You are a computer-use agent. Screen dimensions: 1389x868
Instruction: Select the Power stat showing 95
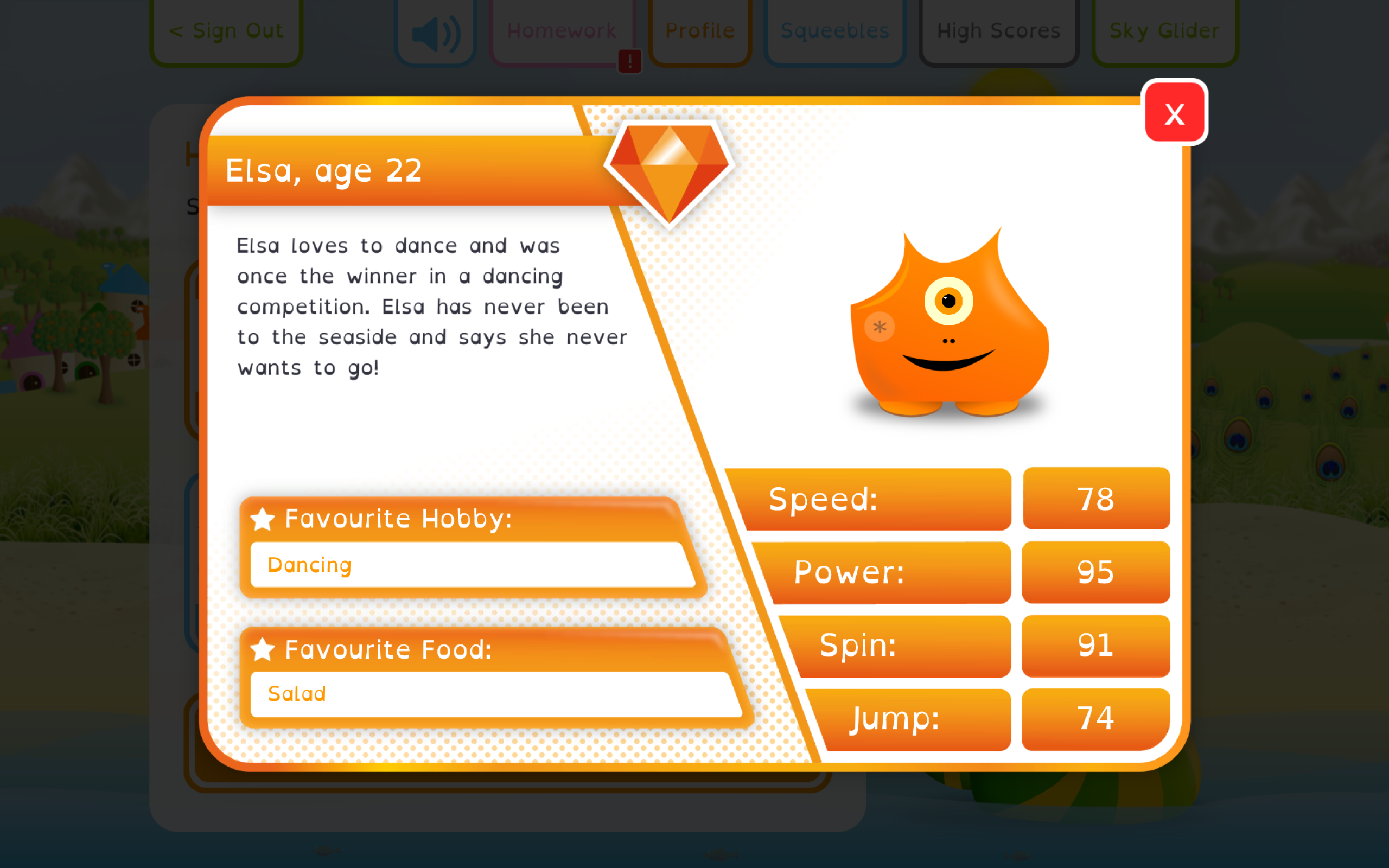click(x=1095, y=572)
